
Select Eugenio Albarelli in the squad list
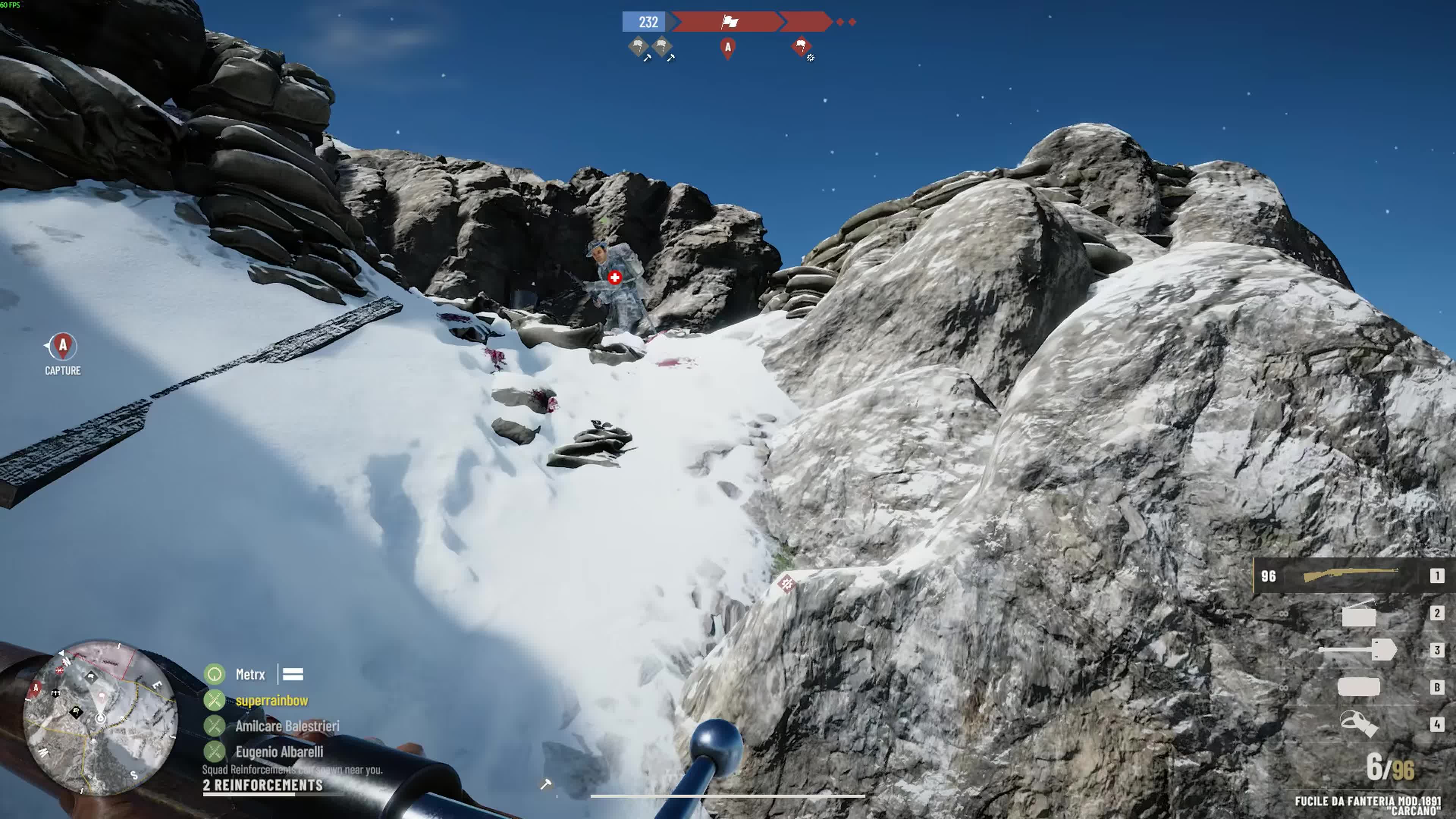(x=279, y=752)
